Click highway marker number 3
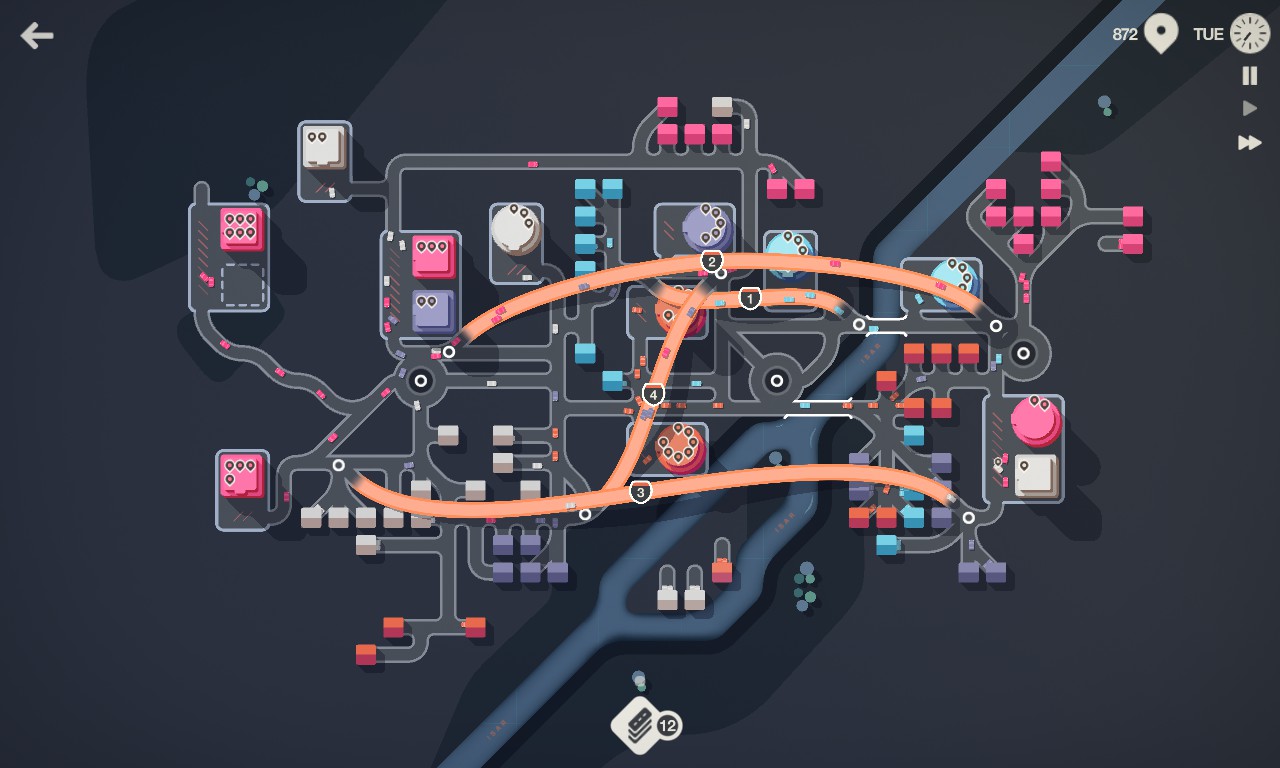The width and height of the screenshot is (1280, 768). (640, 491)
